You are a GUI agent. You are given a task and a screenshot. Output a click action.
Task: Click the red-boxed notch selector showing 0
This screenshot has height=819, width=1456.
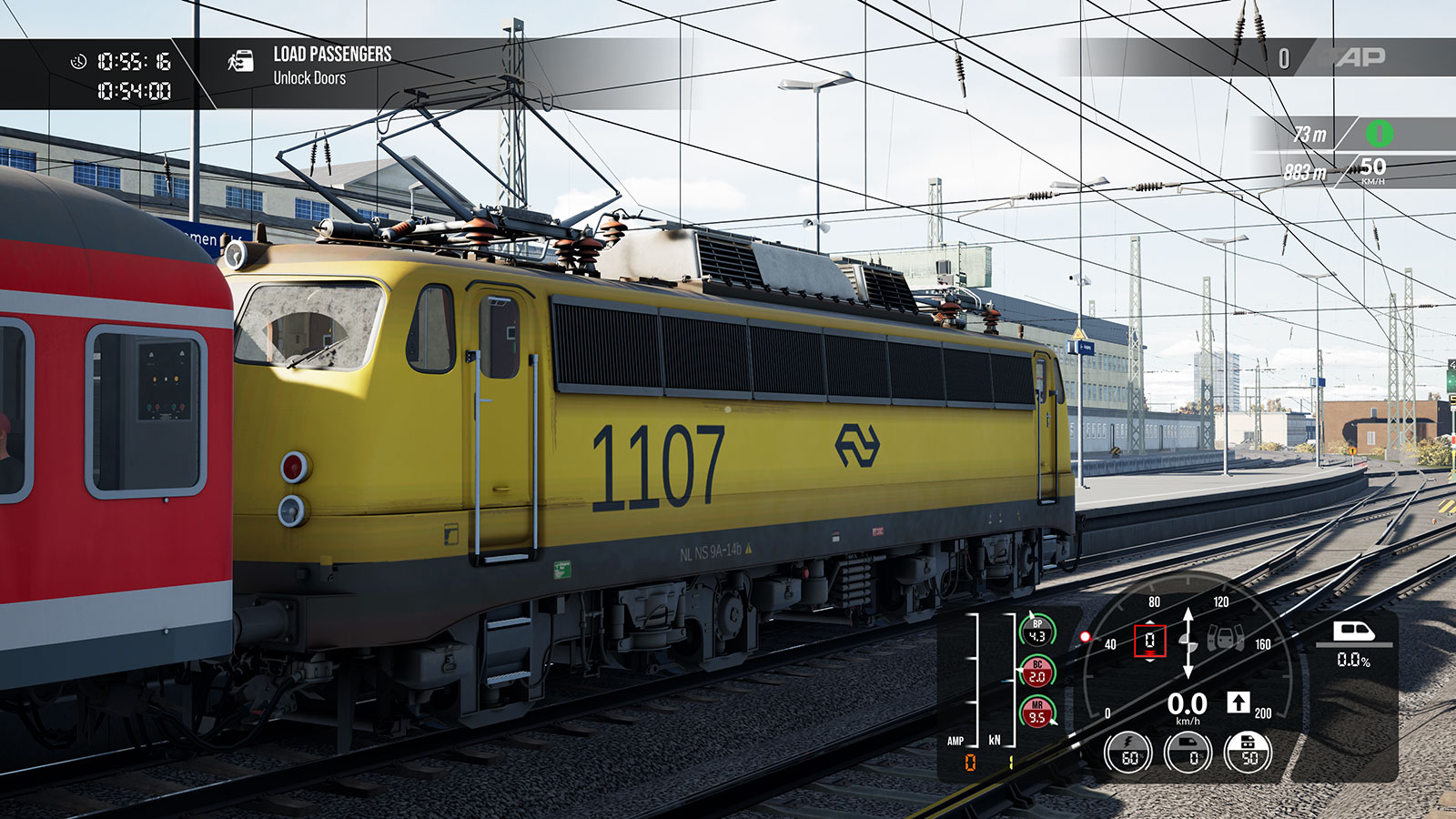click(x=1149, y=641)
